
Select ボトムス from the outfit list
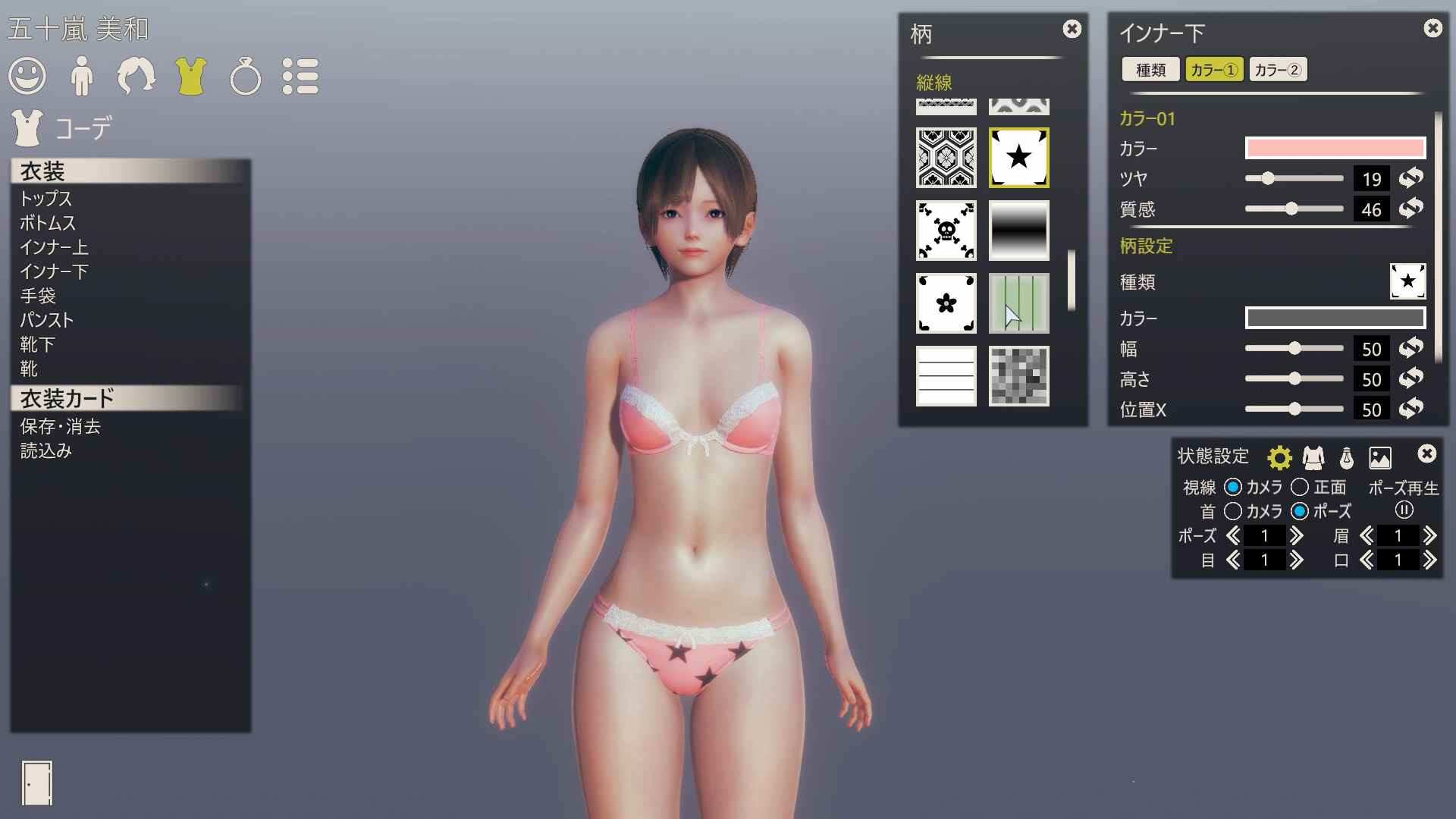48,223
